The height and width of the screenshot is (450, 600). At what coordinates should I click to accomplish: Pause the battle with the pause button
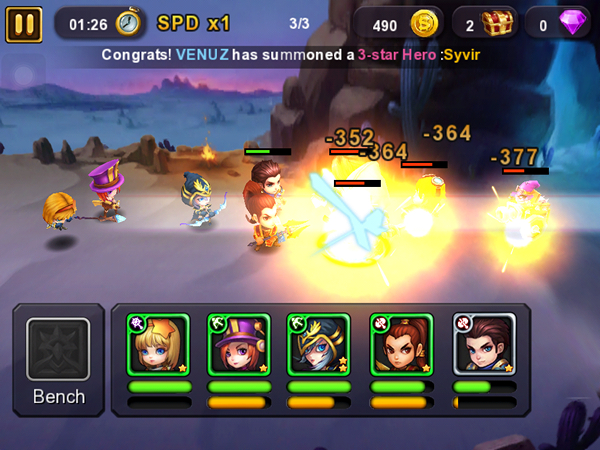tap(24, 22)
